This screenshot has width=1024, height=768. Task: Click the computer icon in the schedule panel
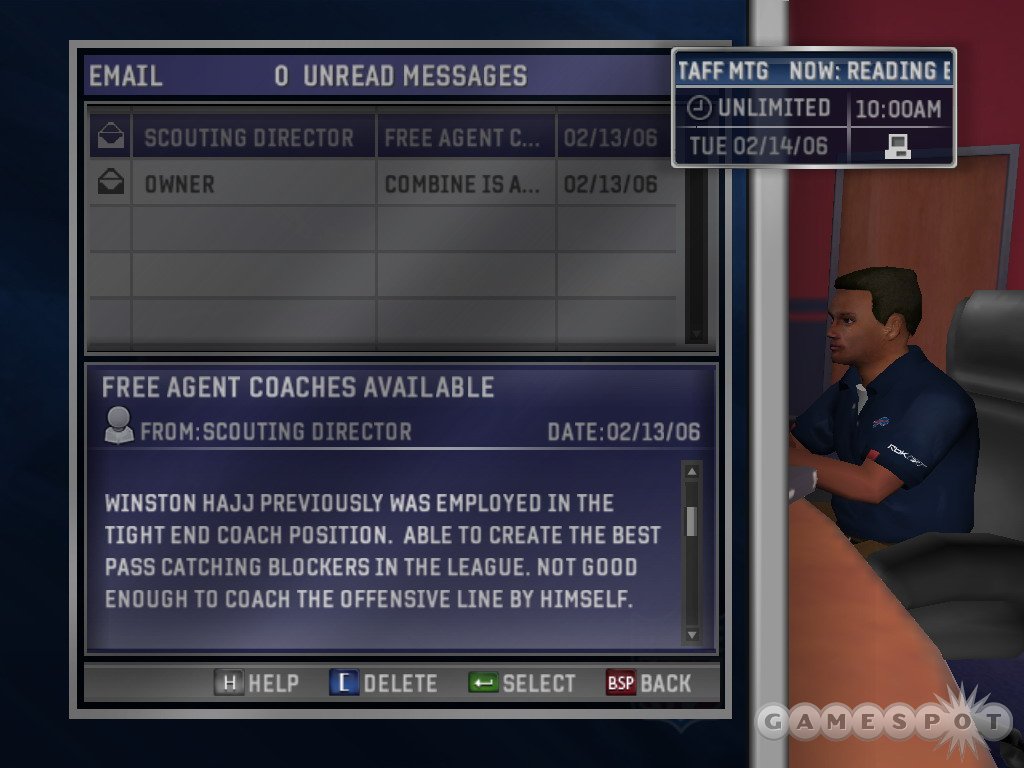click(x=897, y=147)
